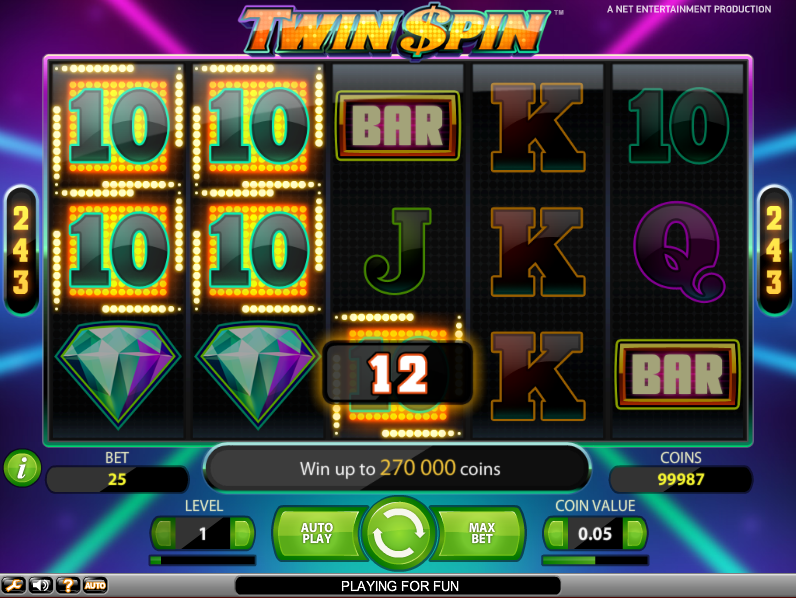Open the green paytable info button

pyautogui.click(x=20, y=467)
